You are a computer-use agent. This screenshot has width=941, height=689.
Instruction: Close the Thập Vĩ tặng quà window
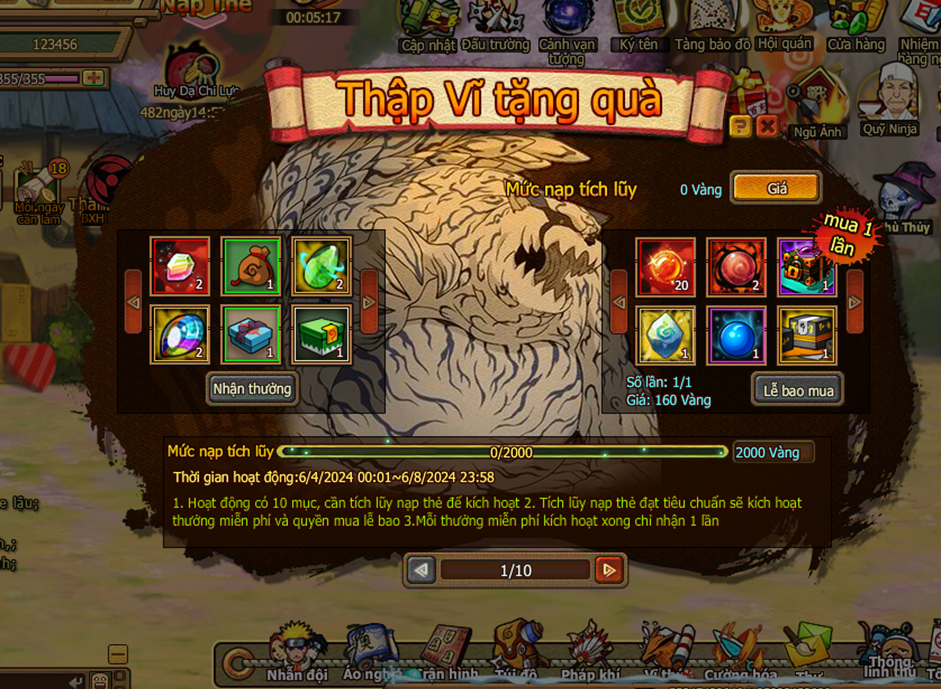click(x=767, y=125)
